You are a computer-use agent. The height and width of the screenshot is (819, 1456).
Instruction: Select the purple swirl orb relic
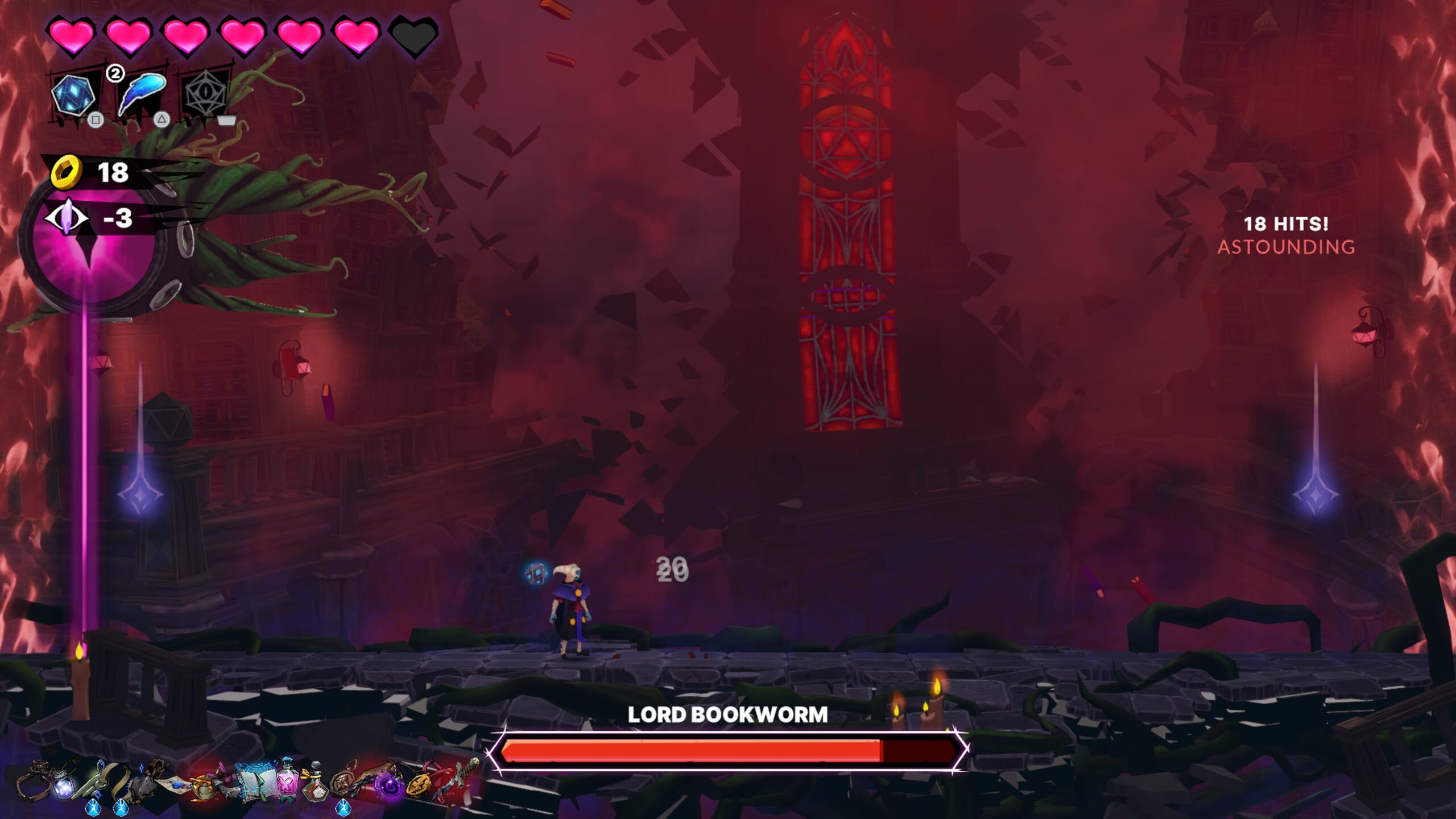390,786
